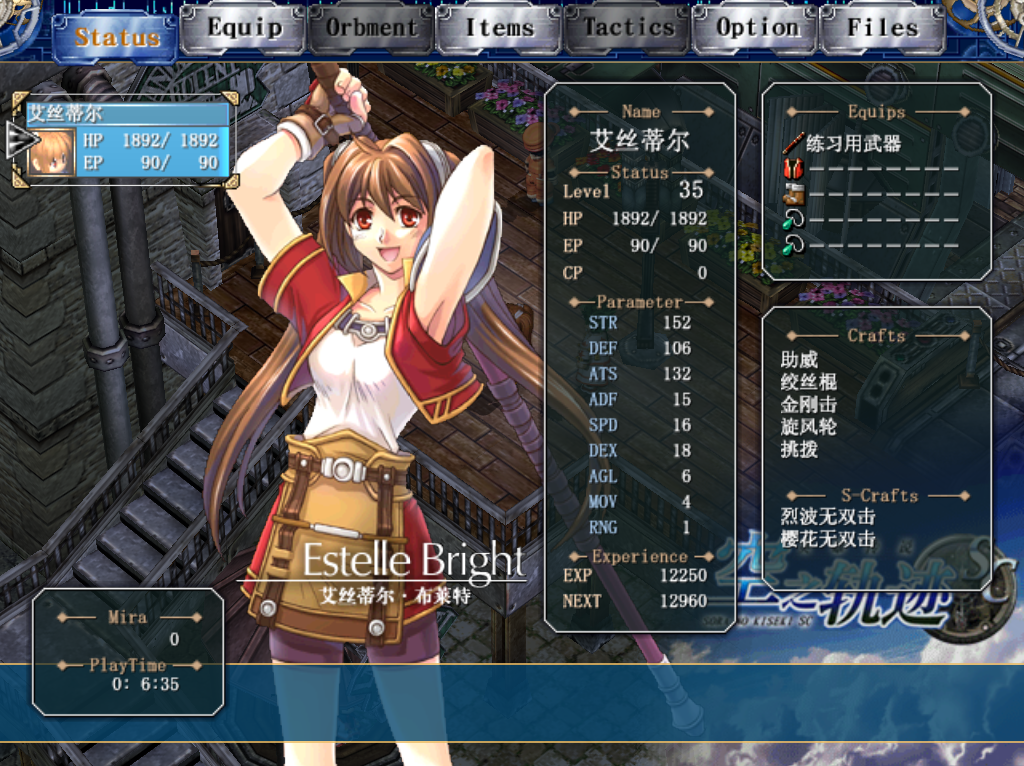The image size is (1024, 766).
Task: Click the 练习用武器 weapon equip slot
Action: (853, 144)
